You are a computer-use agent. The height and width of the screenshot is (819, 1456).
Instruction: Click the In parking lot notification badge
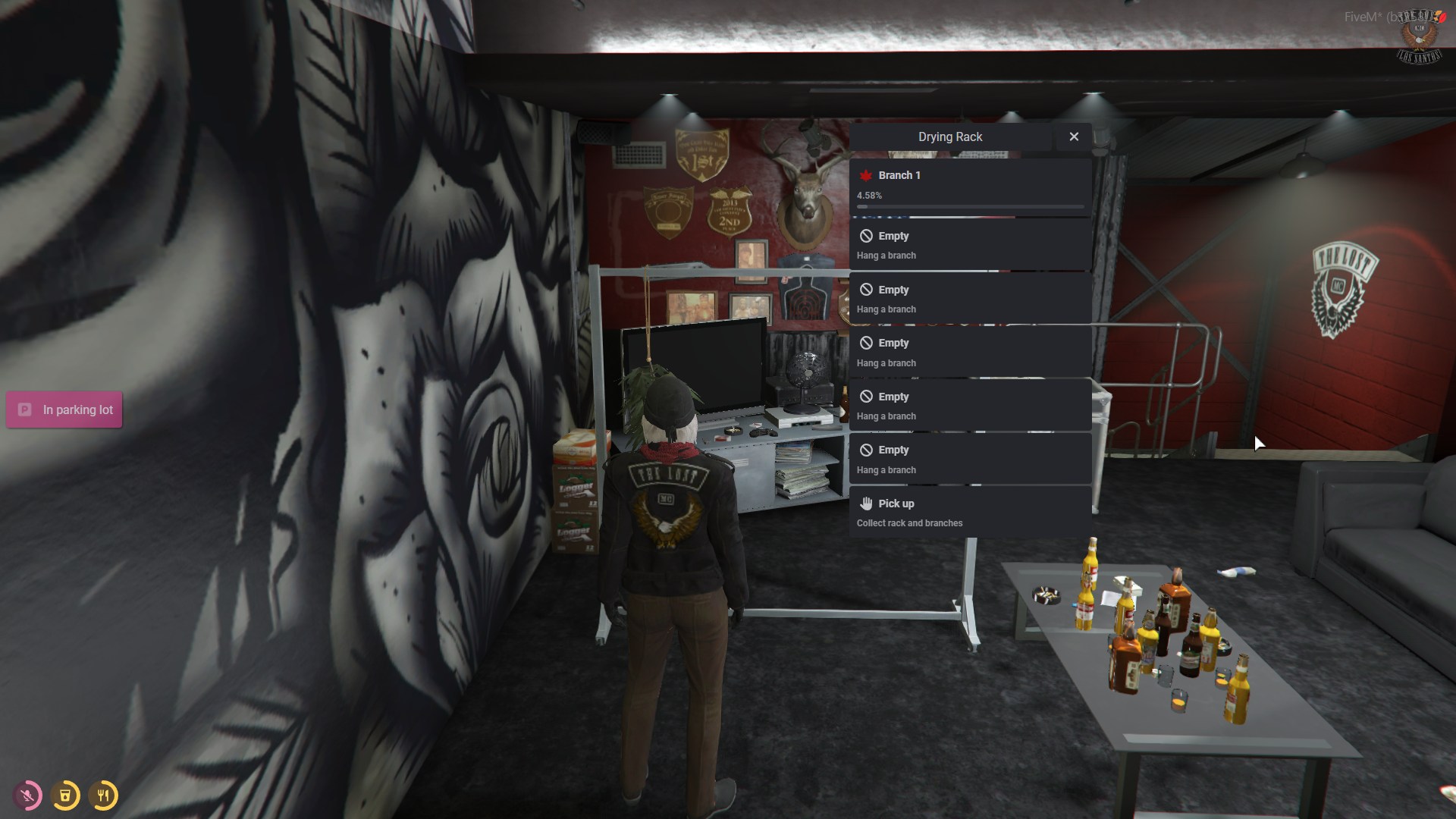tap(64, 409)
